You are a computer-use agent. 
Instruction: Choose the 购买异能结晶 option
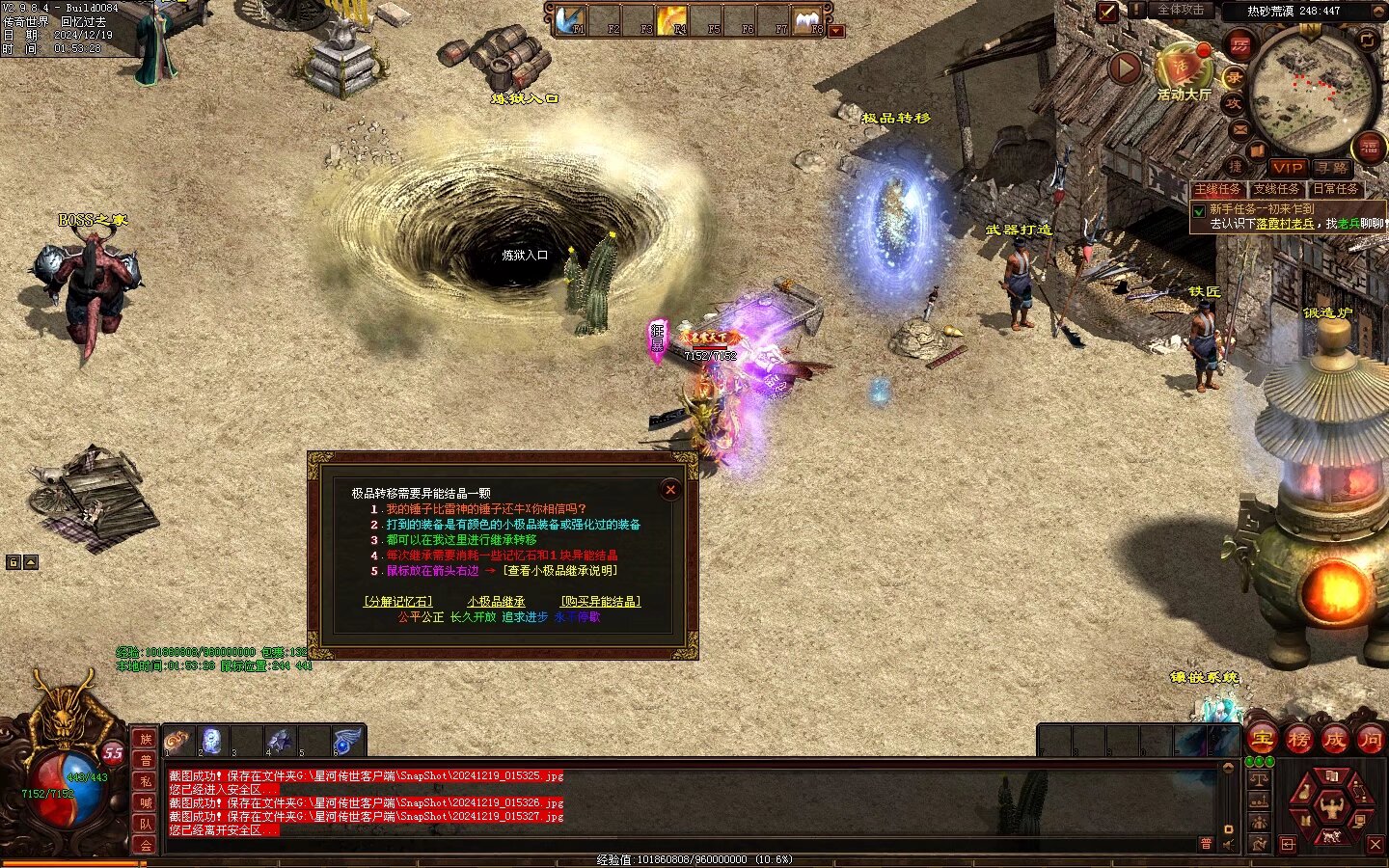600,602
